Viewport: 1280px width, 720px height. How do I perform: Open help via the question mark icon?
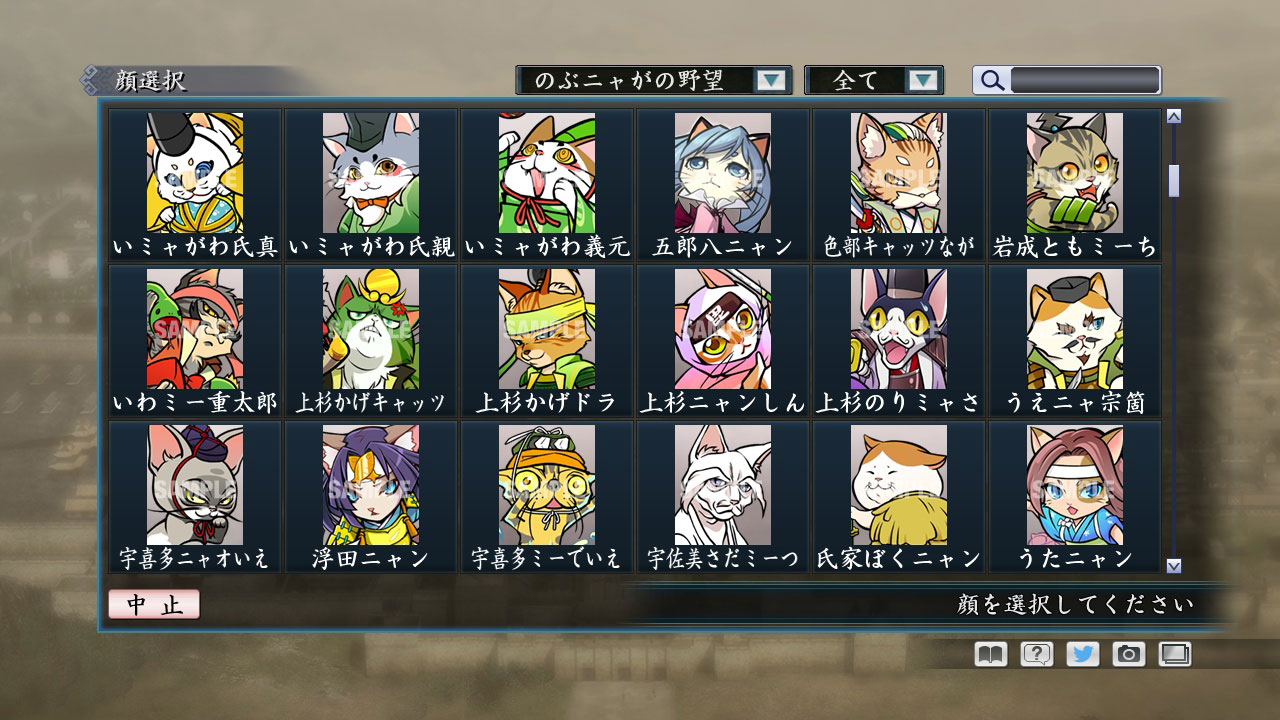1038,655
